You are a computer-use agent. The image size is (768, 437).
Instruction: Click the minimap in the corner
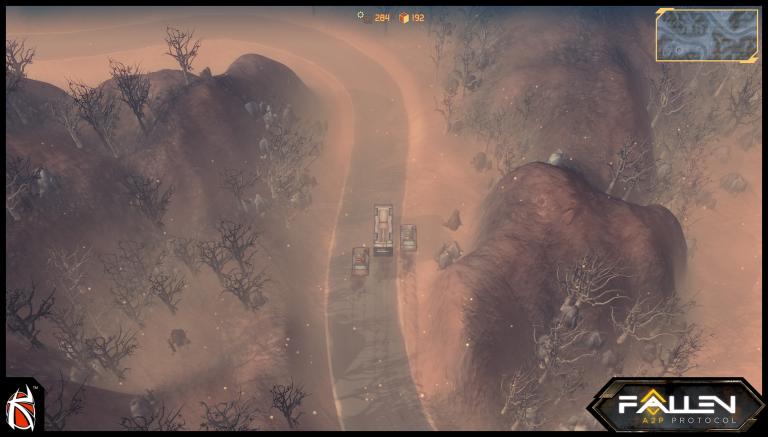pyautogui.click(x=707, y=35)
